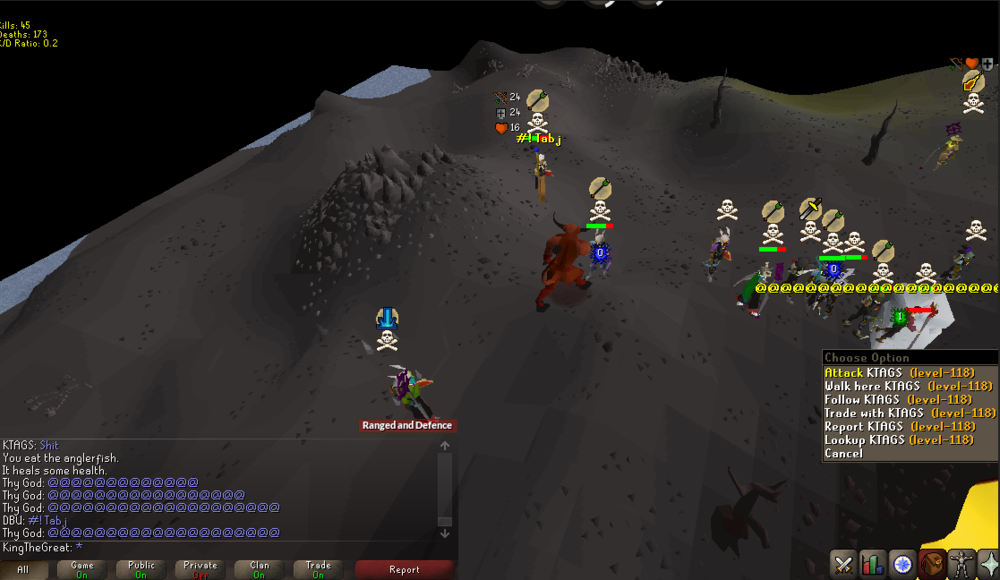This screenshot has height=580, width=1000.
Task: Open the blue compass quest tab
Action: (x=904, y=564)
